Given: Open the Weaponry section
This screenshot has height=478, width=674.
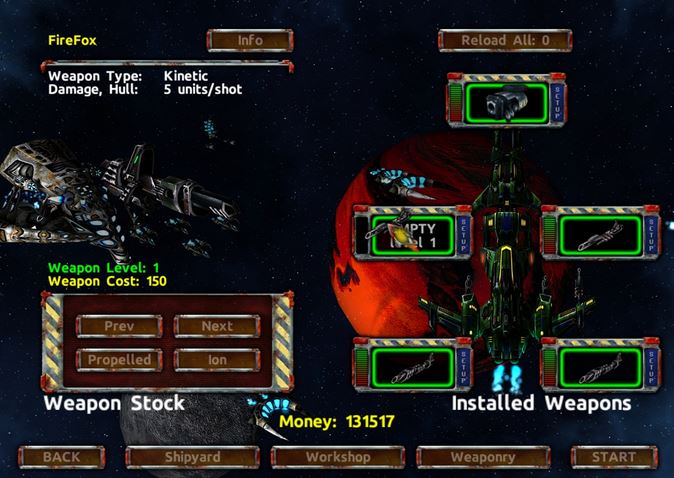Looking at the screenshot, I should pos(482,457).
